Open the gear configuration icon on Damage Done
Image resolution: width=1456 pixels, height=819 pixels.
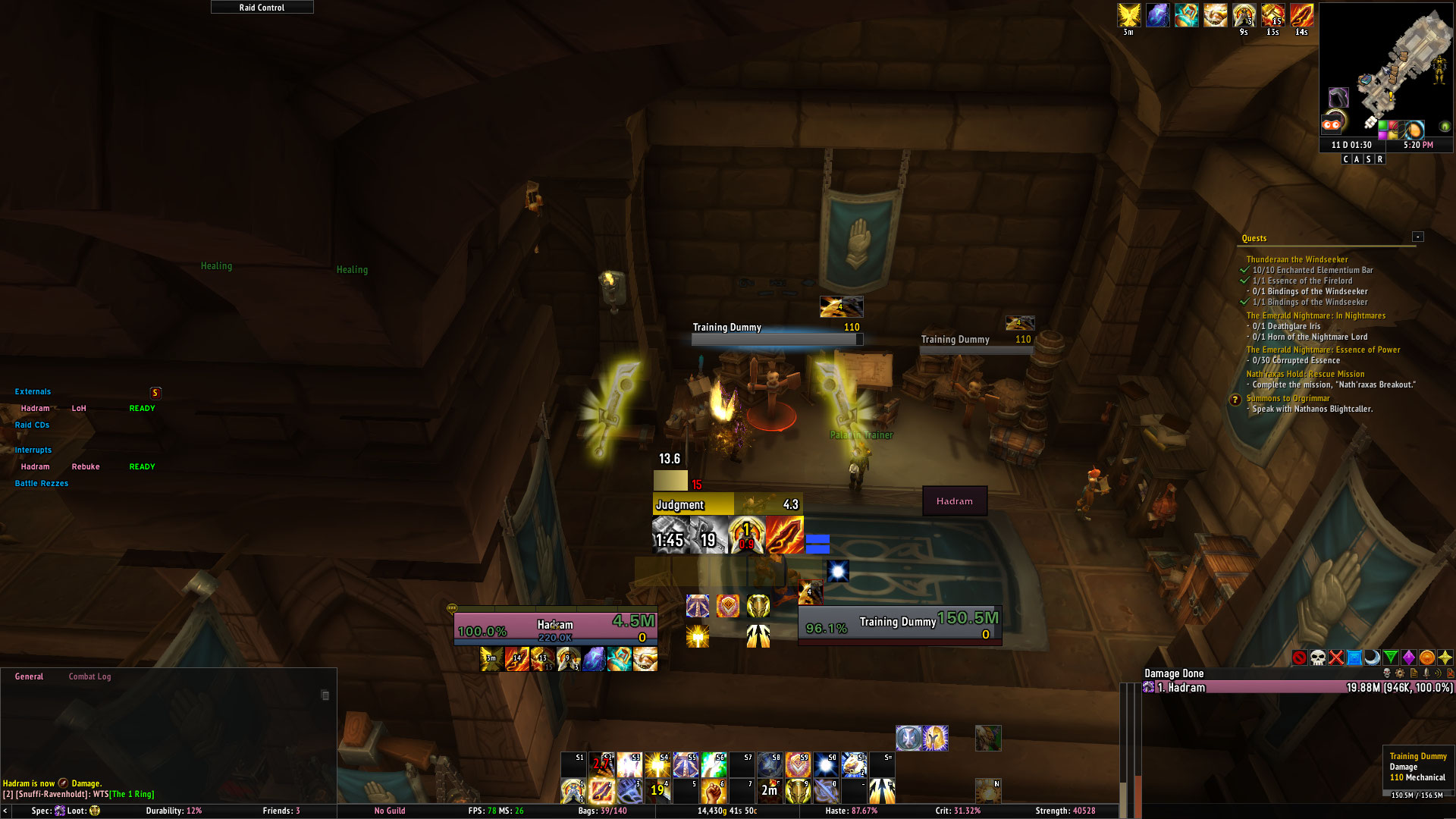click(x=1399, y=673)
